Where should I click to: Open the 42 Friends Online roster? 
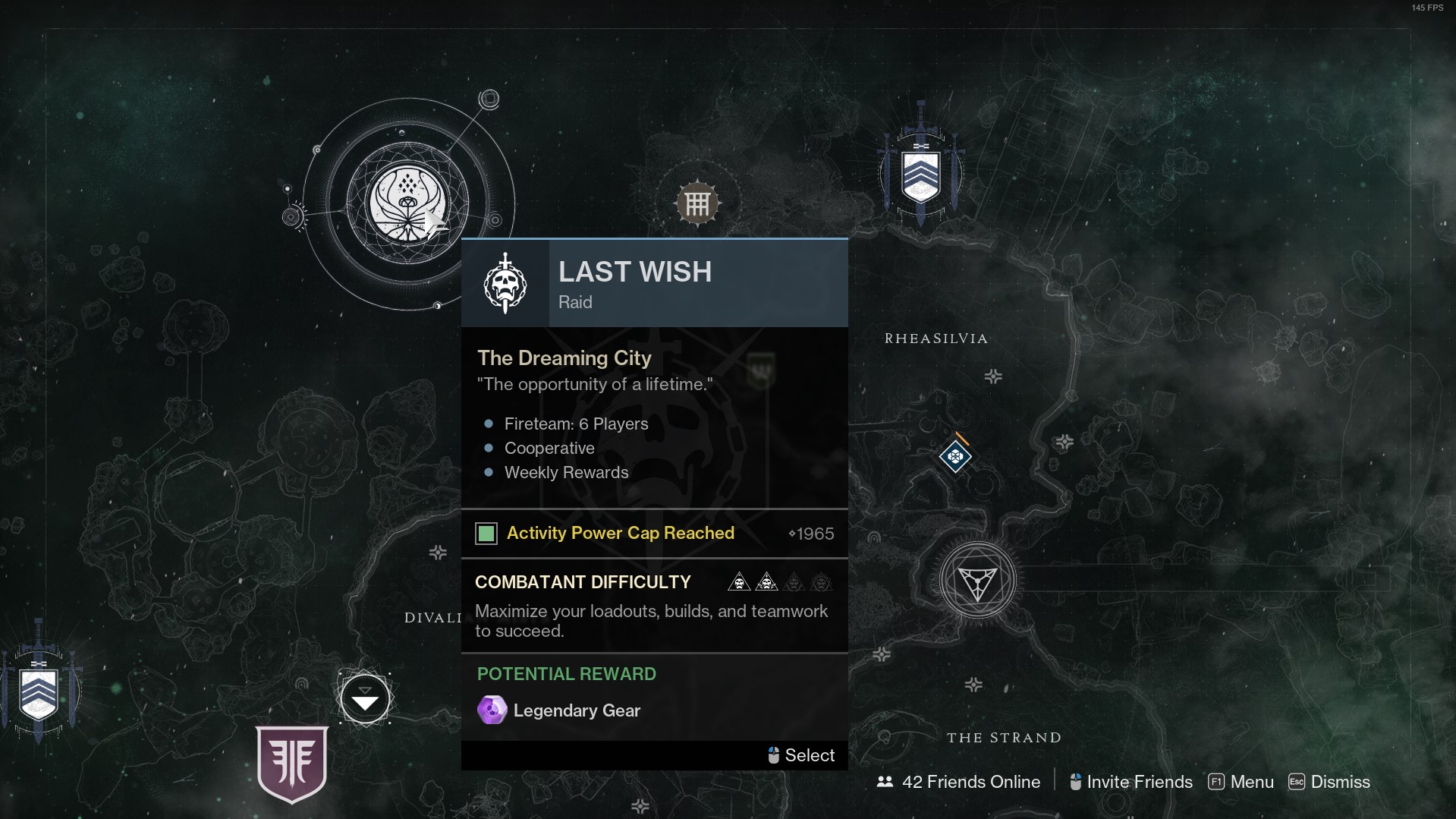pos(959,782)
